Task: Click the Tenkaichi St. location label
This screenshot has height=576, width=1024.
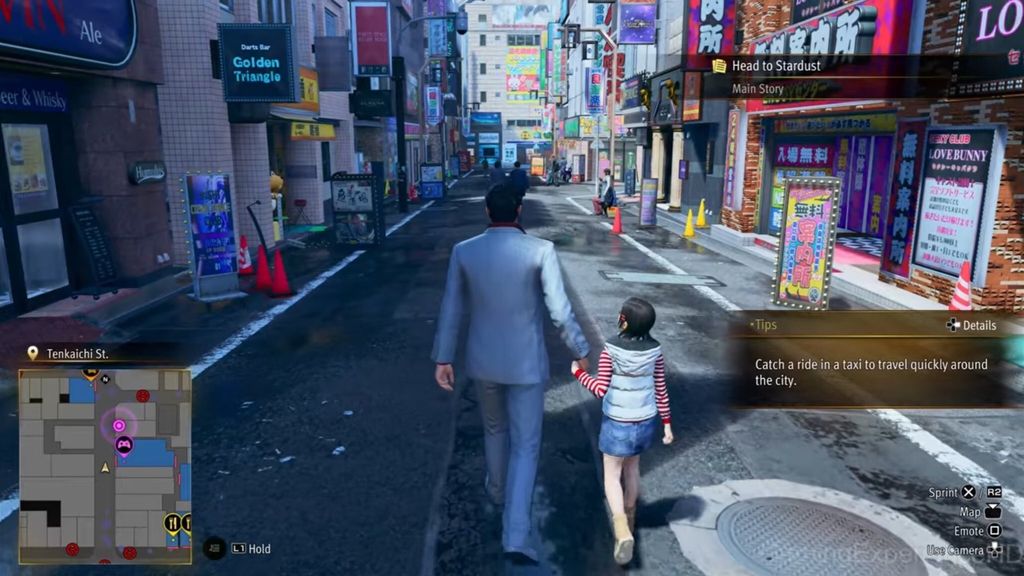Action: 77,353
